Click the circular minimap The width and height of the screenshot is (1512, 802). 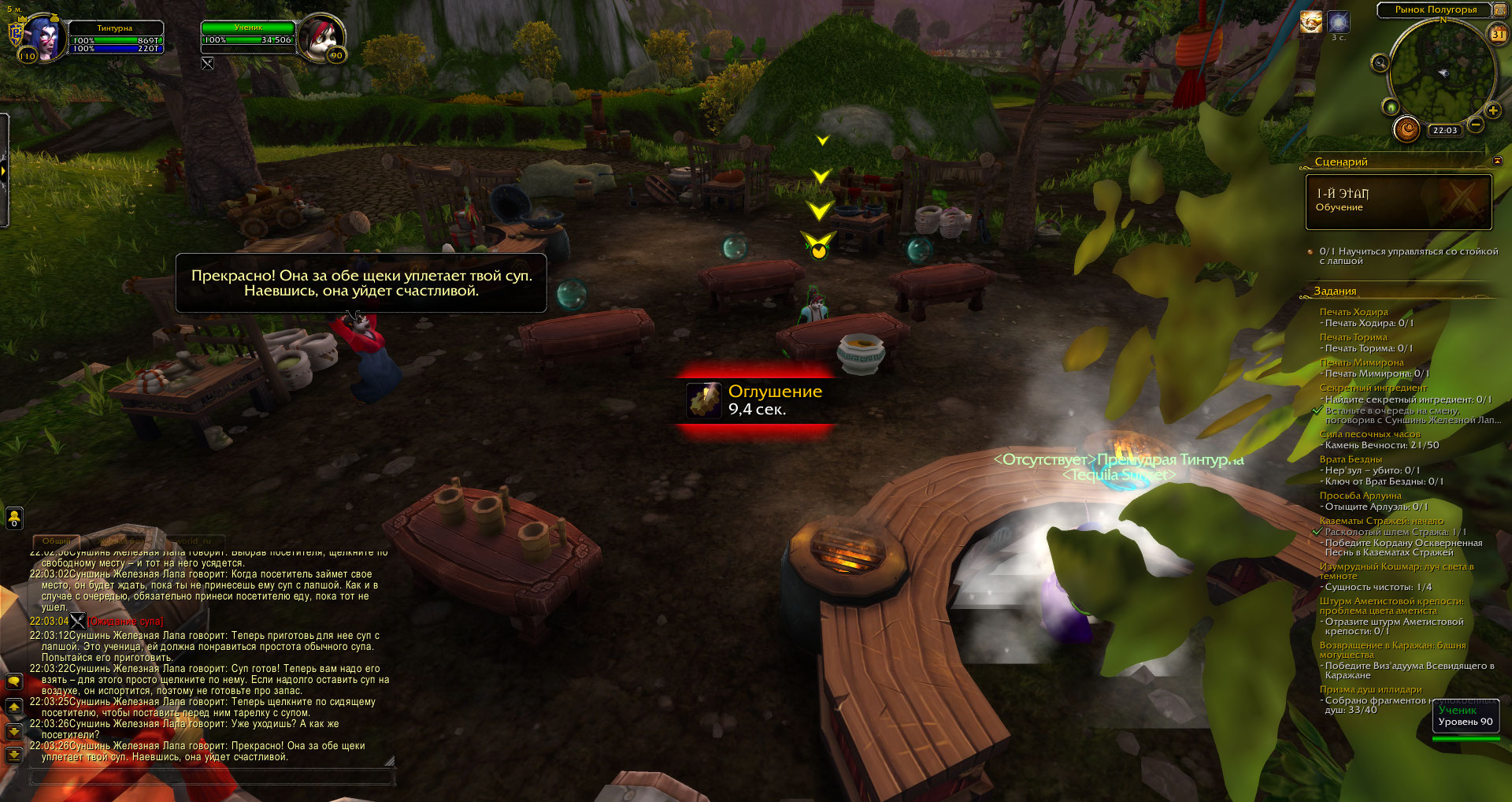coord(1441,72)
